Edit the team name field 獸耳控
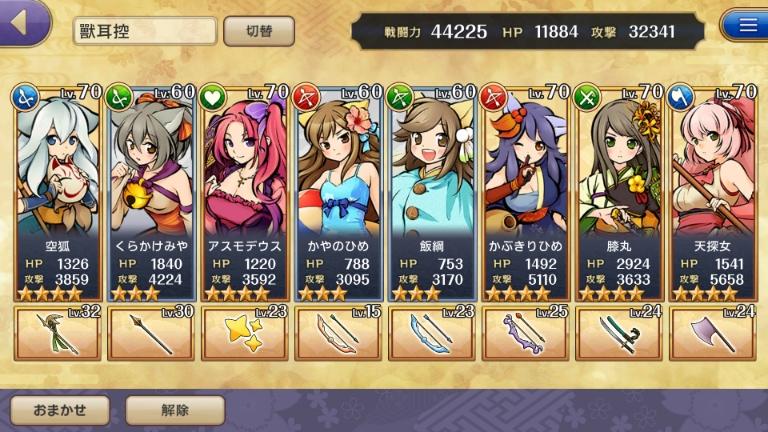 (x=144, y=31)
